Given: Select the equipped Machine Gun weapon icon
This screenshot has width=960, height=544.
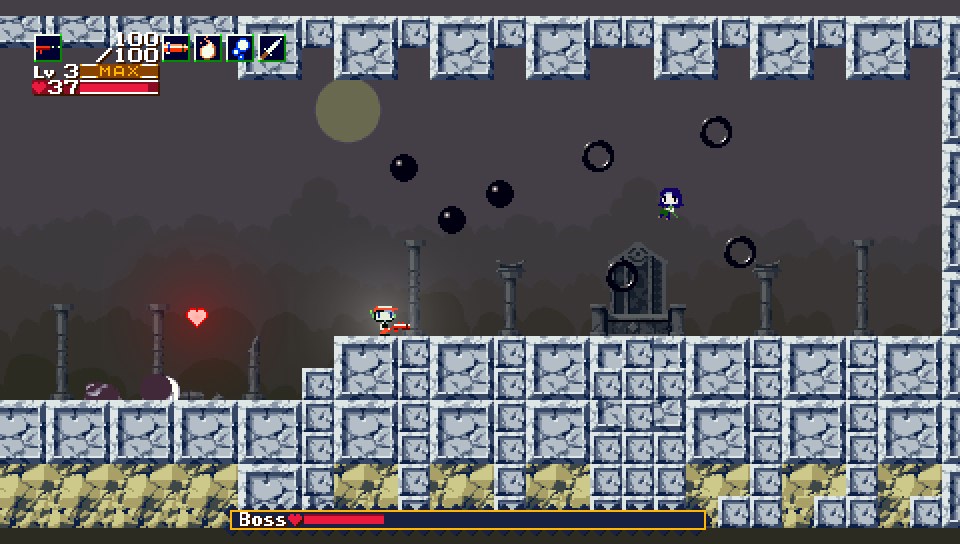Looking at the screenshot, I should (x=47, y=48).
